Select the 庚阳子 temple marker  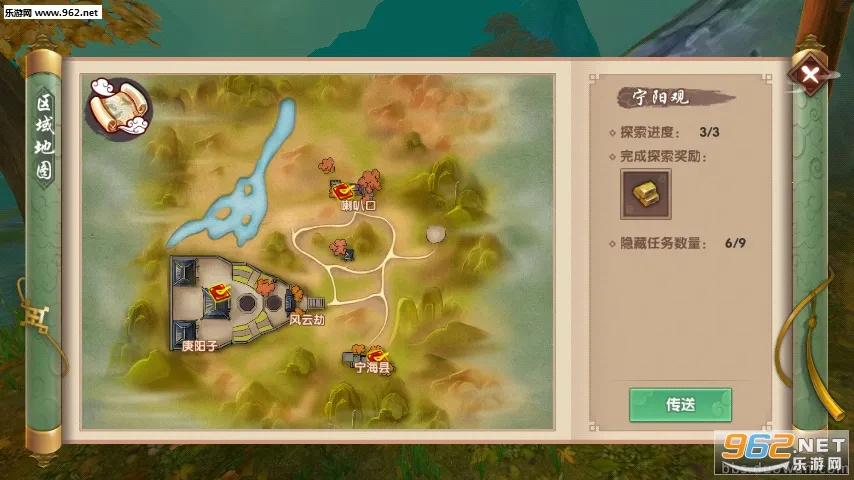[x=219, y=296]
